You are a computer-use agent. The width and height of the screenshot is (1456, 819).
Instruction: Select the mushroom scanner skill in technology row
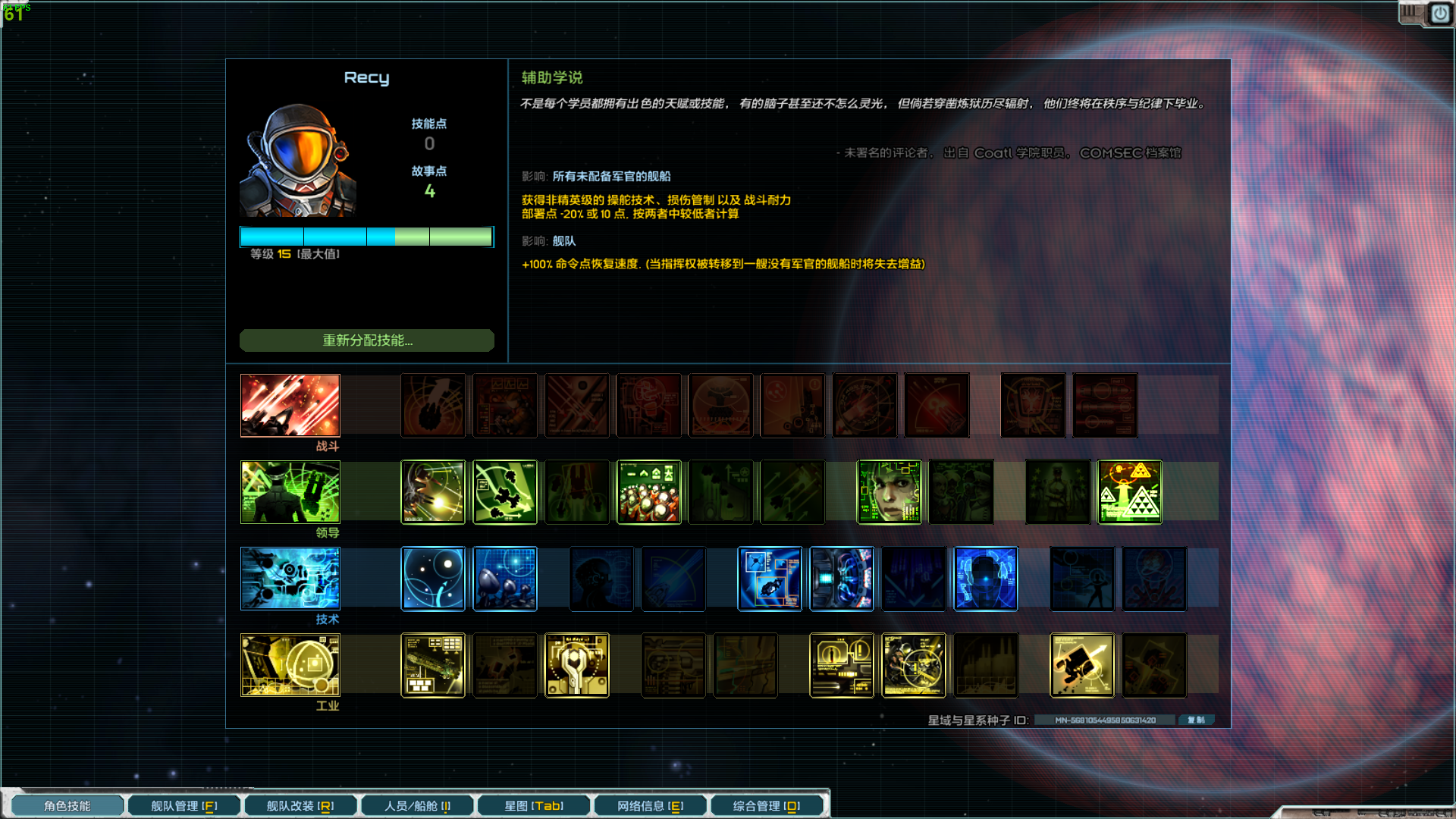(x=504, y=579)
